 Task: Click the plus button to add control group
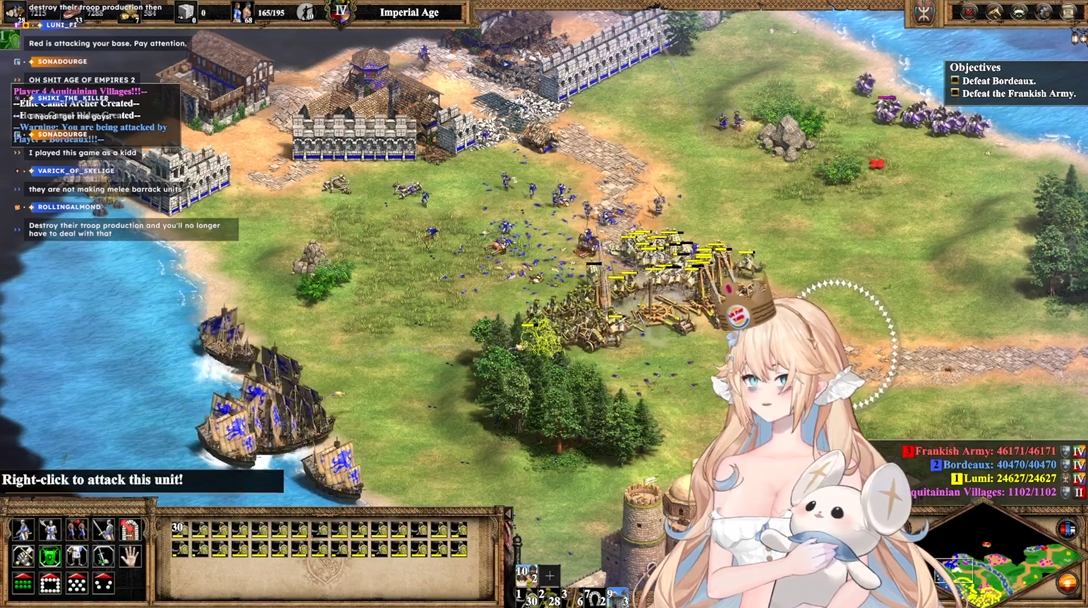(x=549, y=576)
